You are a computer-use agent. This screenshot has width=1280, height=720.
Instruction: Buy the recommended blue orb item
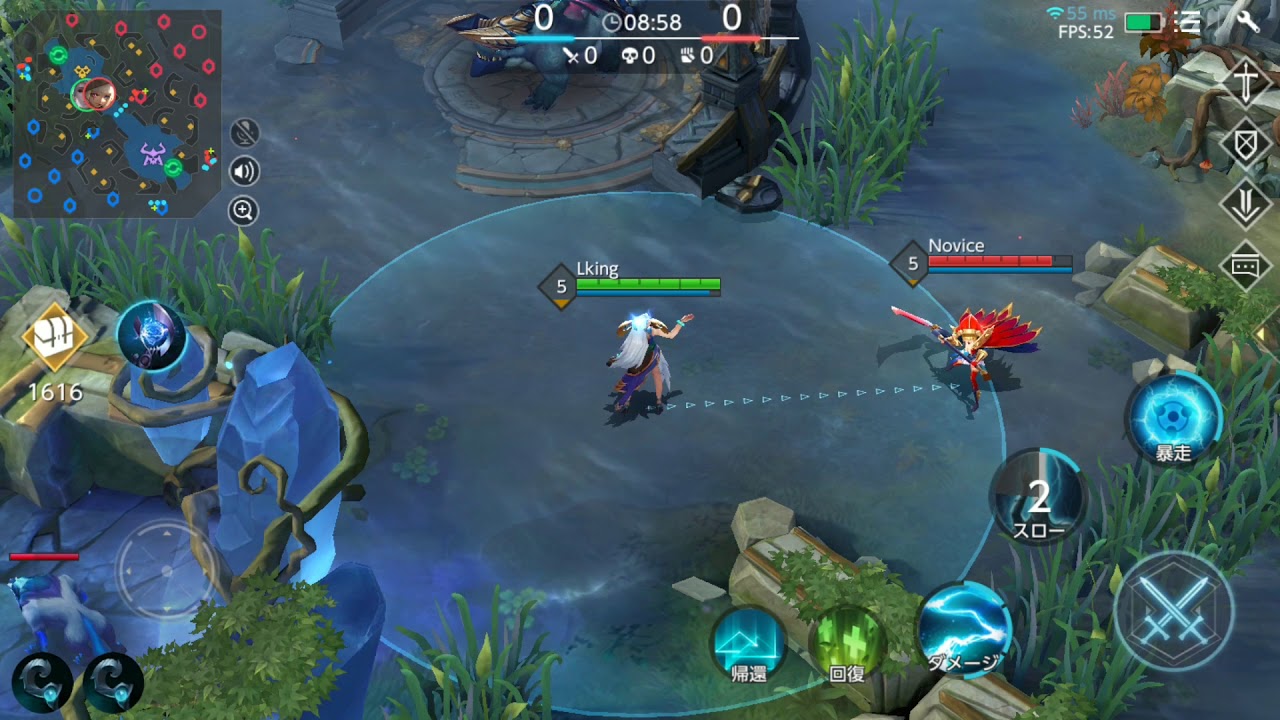click(x=151, y=335)
